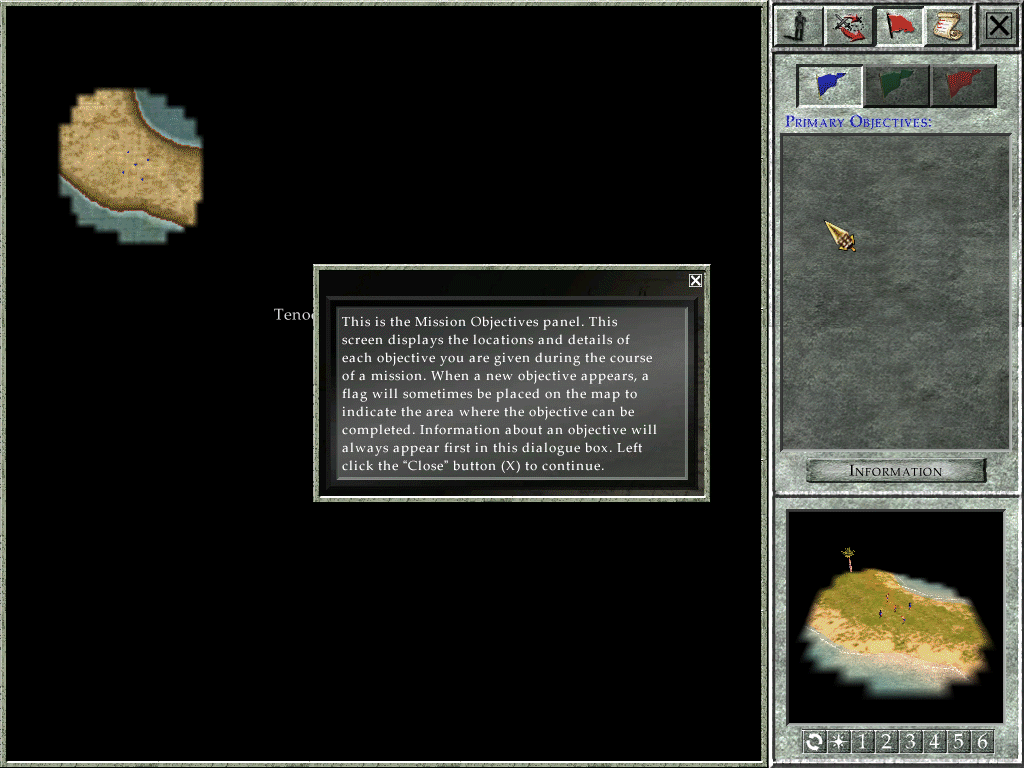Screen dimensions: 1024x768
Task: Choose minimap button number 4
Action: (934, 742)
